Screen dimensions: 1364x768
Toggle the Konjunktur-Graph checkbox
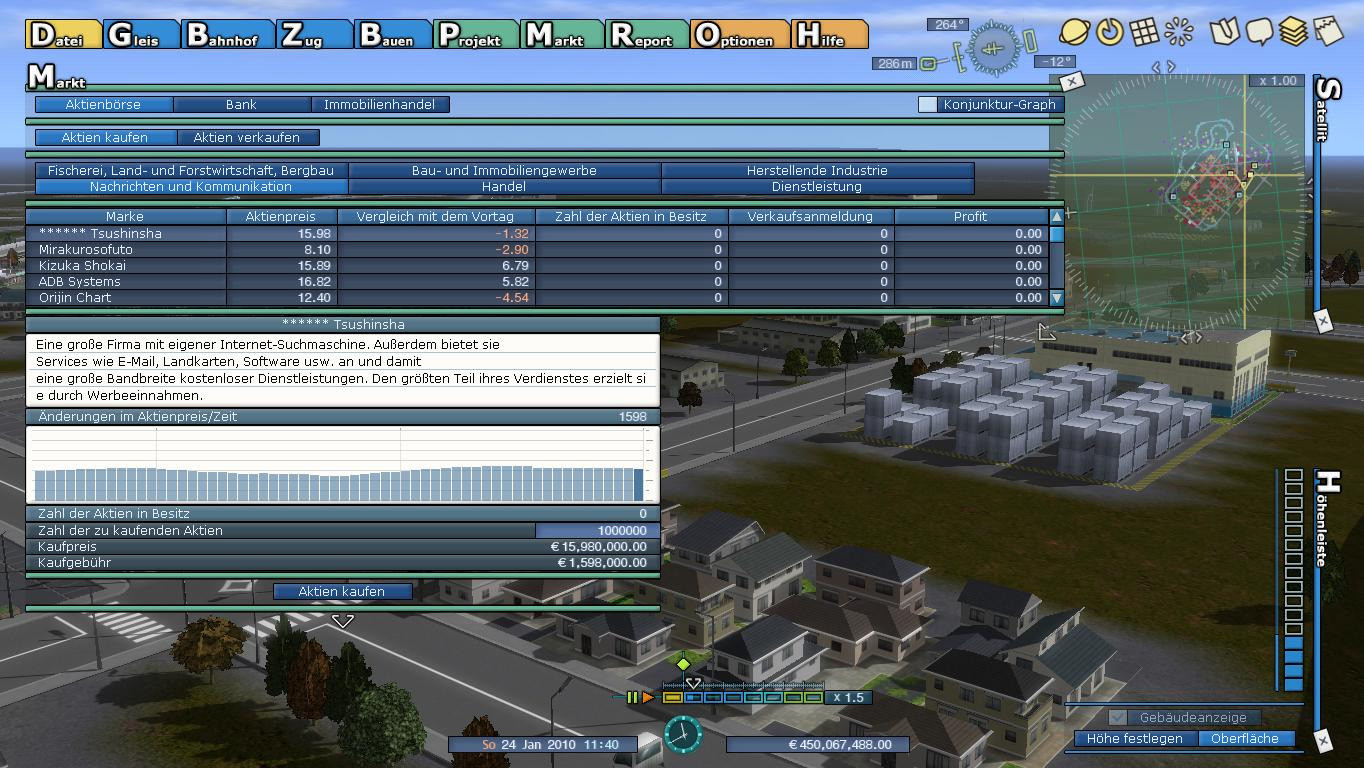928,104
